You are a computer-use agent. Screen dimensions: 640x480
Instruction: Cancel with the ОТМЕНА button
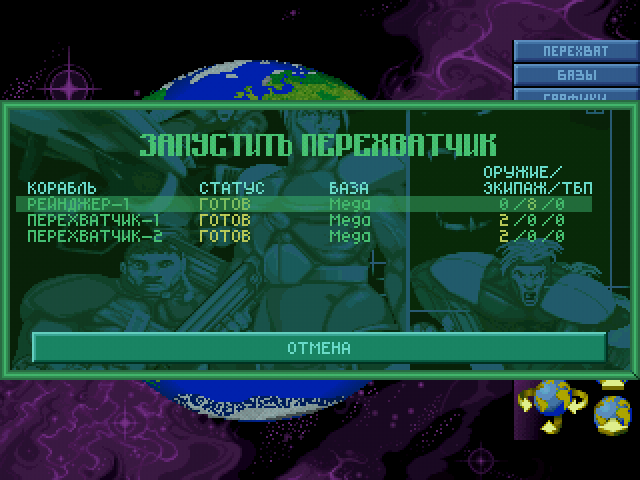pyautogui.click(x=319, y=348)
